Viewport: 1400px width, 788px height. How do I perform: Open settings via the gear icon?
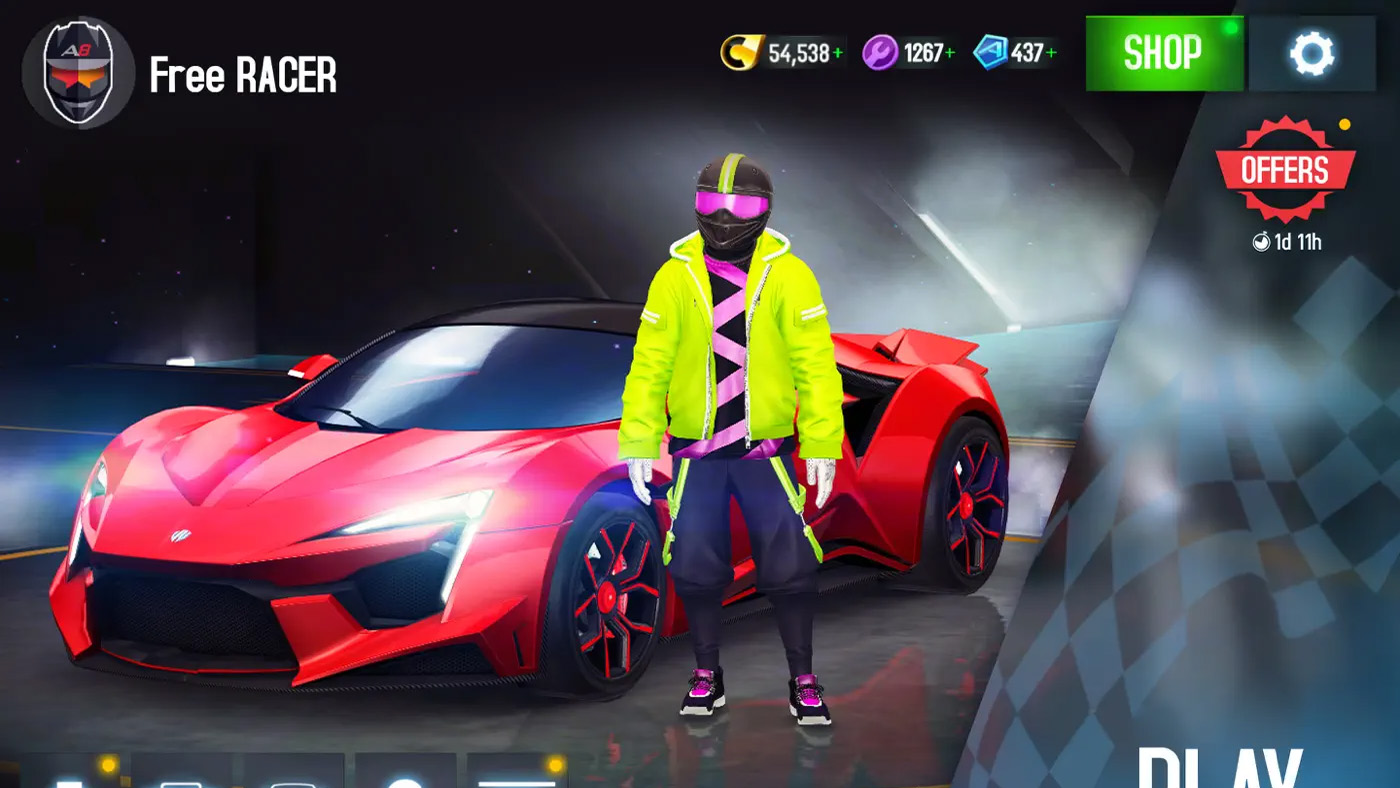click(x=1312, y=53)
